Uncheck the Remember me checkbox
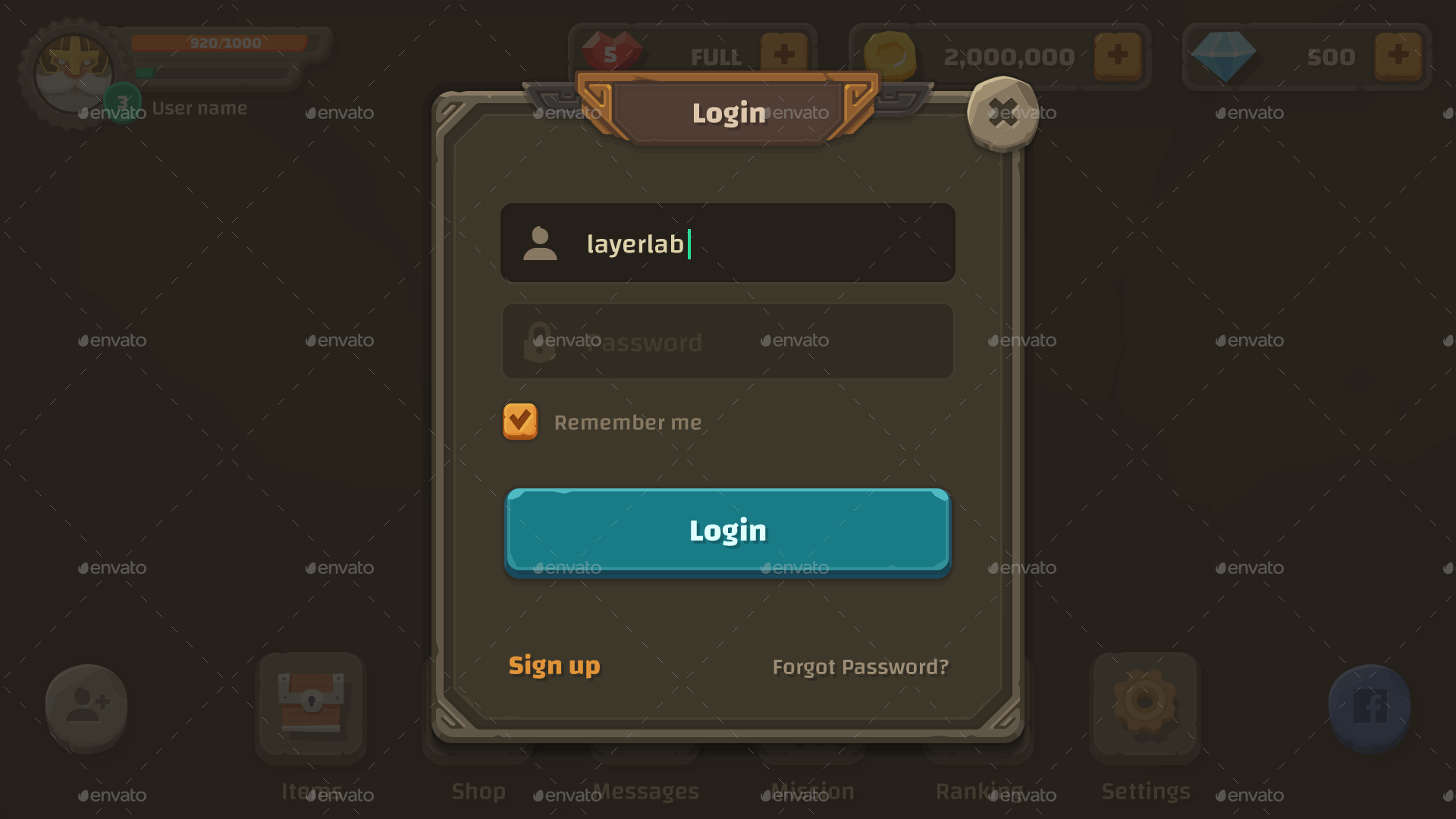1456x819 pixels. [519, 422]
